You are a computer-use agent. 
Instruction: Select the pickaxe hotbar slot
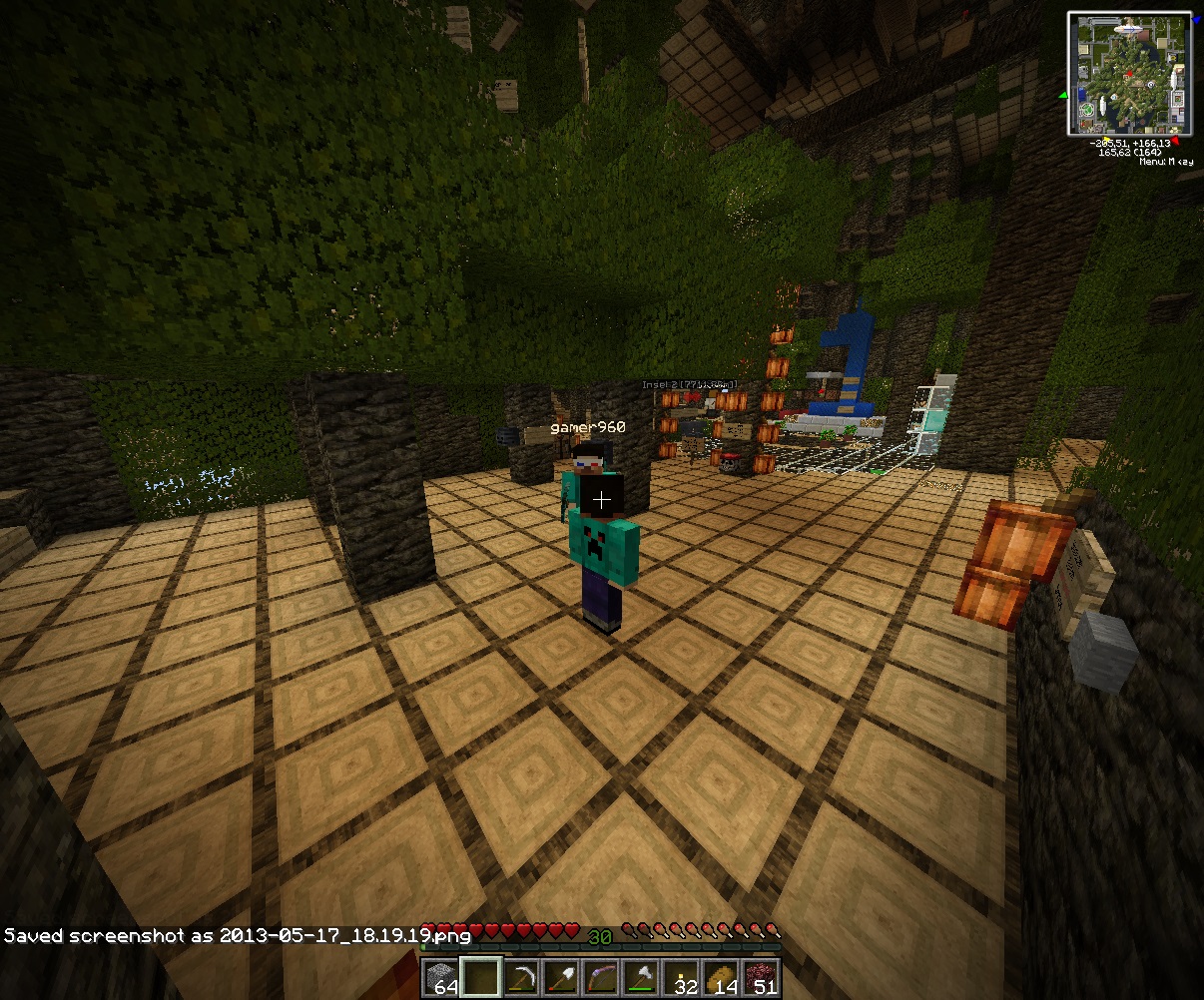pyautogui.click(x=521, y=978)
